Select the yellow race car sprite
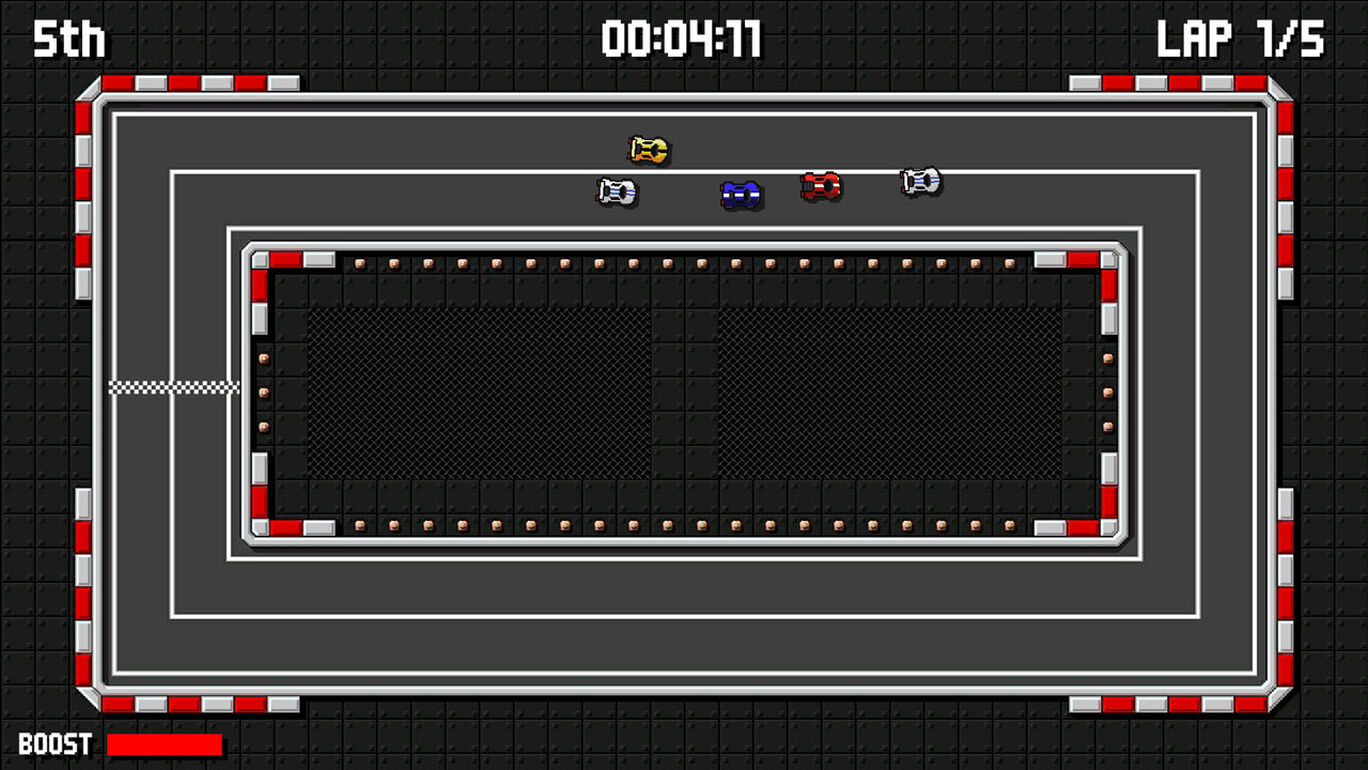The image size is (1368, 770). [648, 148]
